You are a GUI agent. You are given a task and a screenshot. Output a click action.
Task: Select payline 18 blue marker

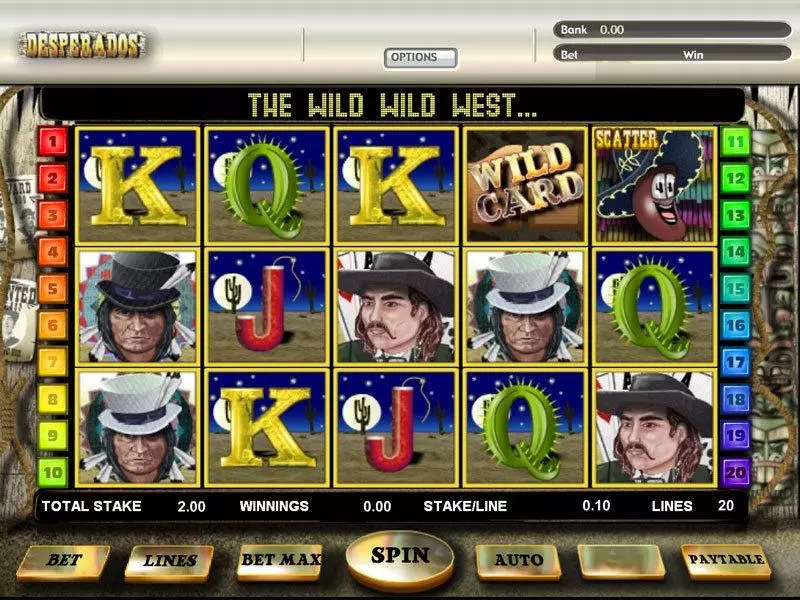[736, 398]
